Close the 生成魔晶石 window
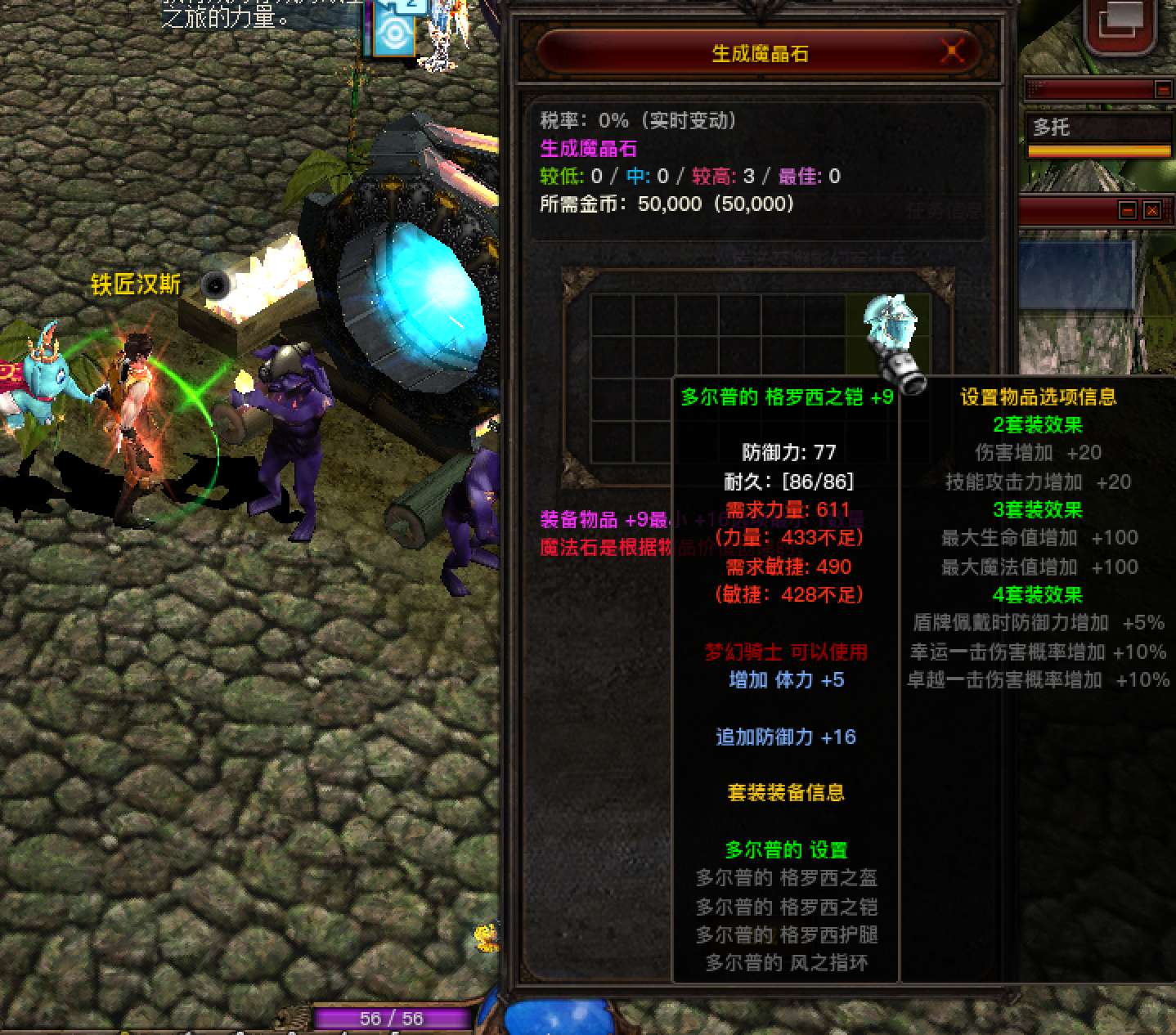 point(953,52)
